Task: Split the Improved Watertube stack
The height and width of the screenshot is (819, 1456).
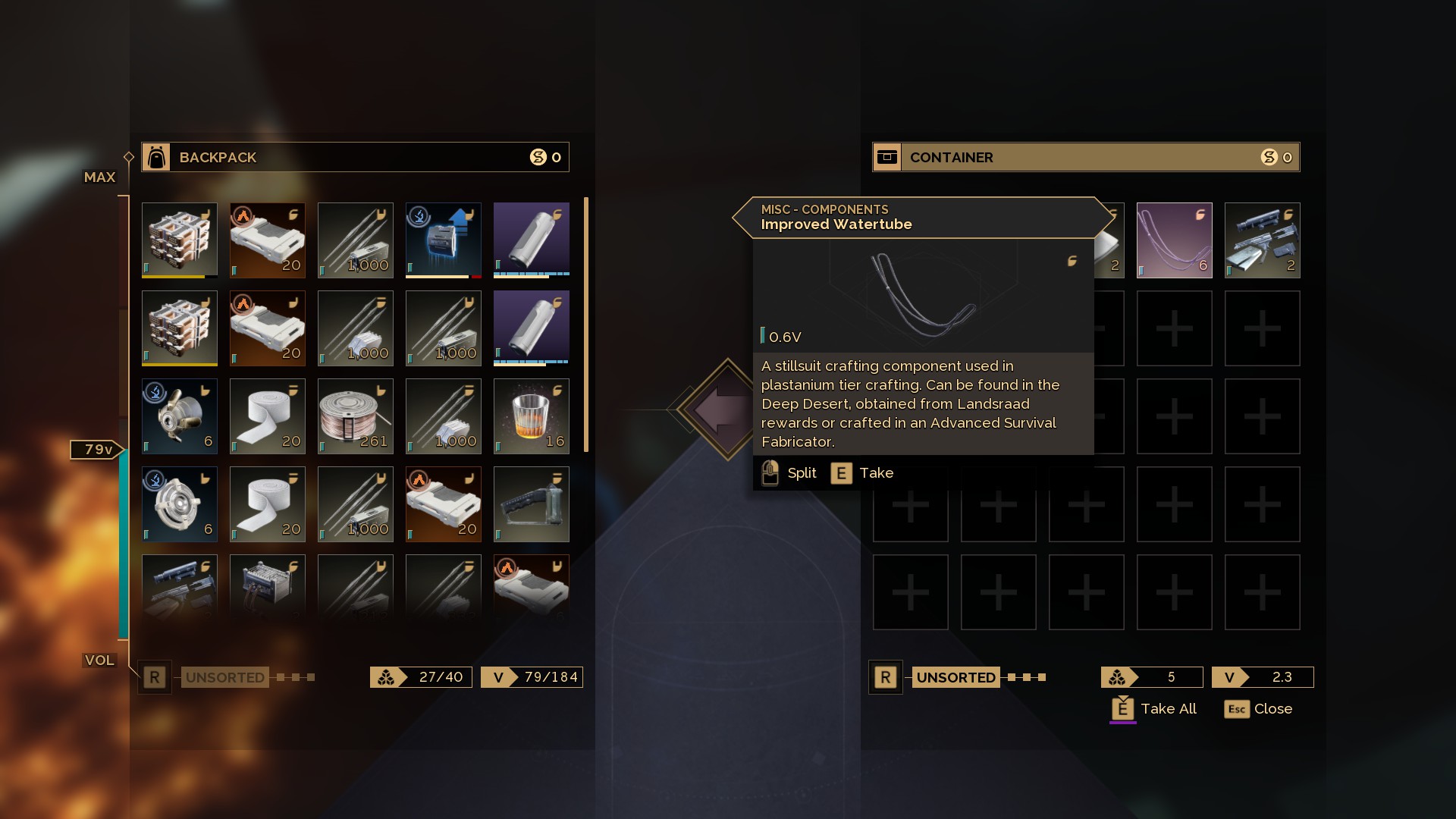Action: (789, 473)
